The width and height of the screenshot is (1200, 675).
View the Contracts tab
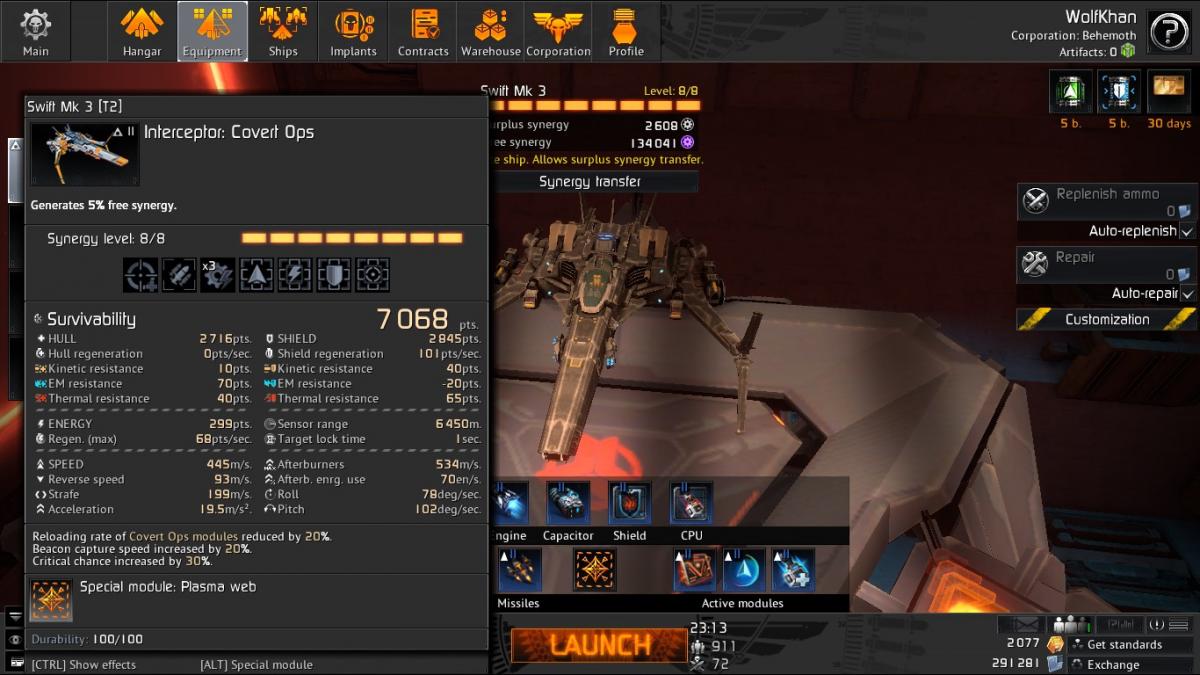pos(423,31)
